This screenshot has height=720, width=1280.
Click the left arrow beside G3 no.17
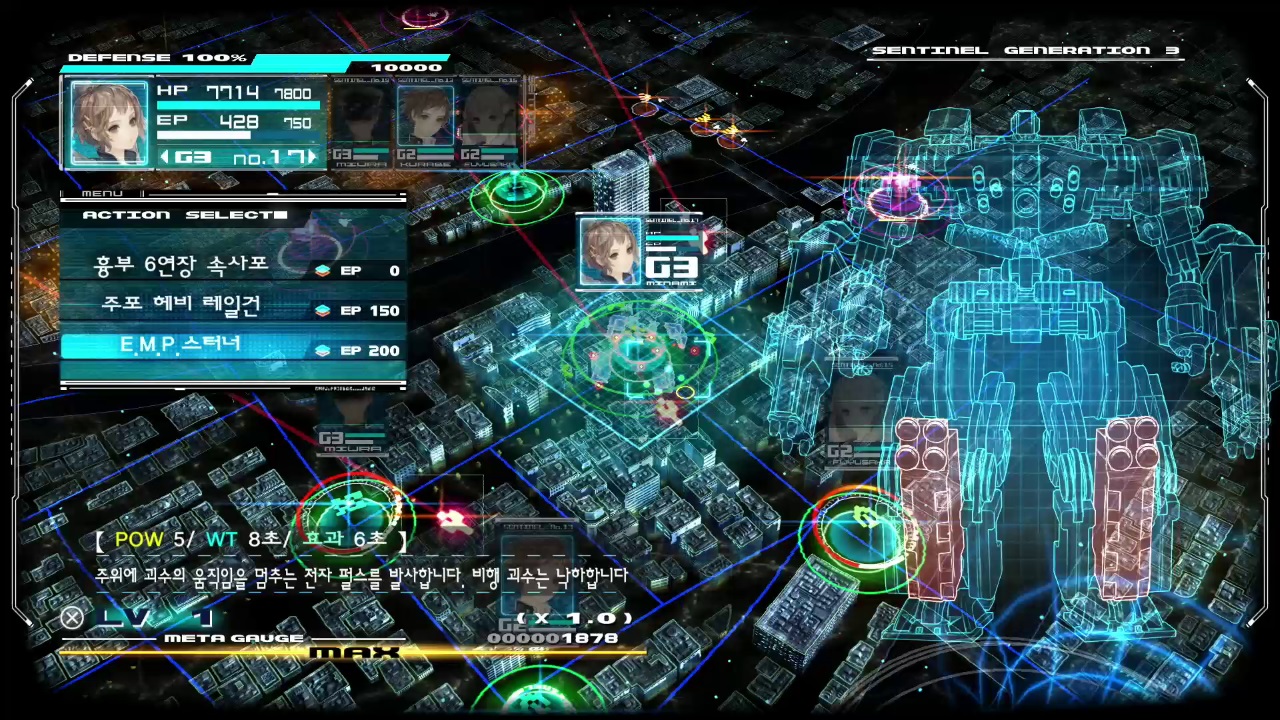[166, 157]
